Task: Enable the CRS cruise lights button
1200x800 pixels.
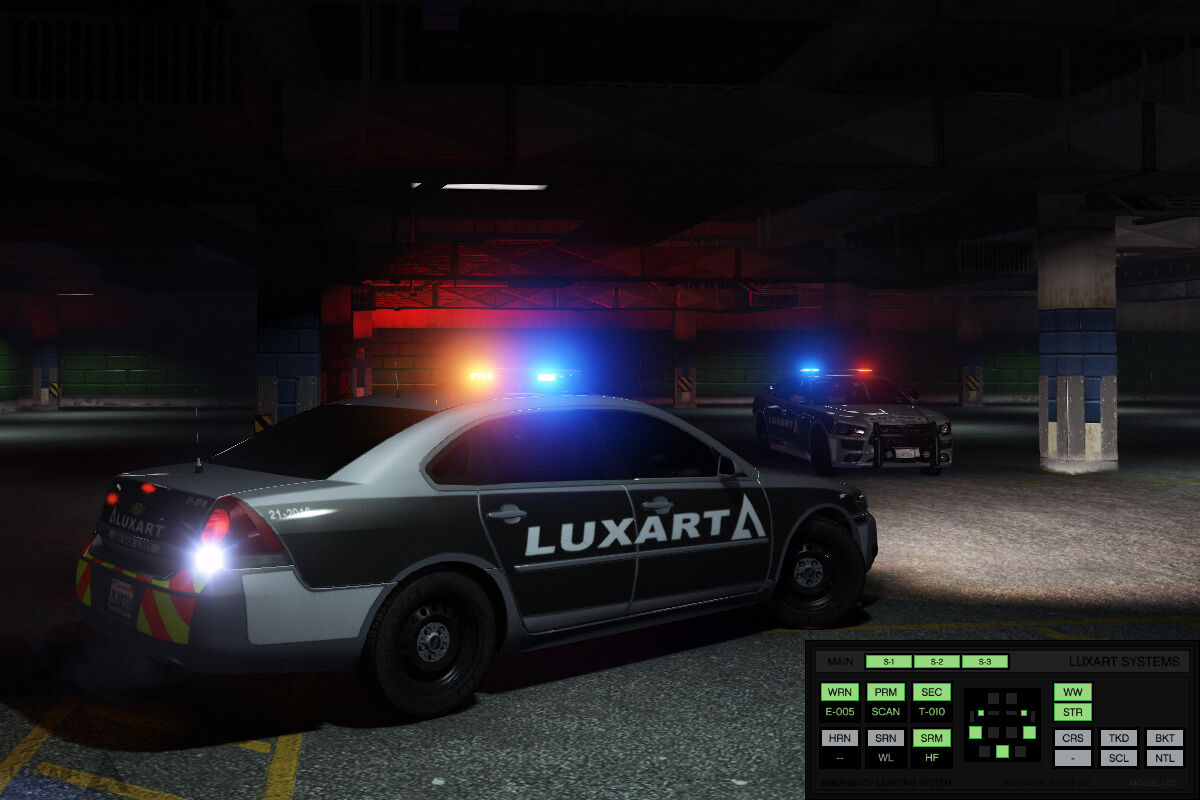Action: click(x=1073, y=738)
